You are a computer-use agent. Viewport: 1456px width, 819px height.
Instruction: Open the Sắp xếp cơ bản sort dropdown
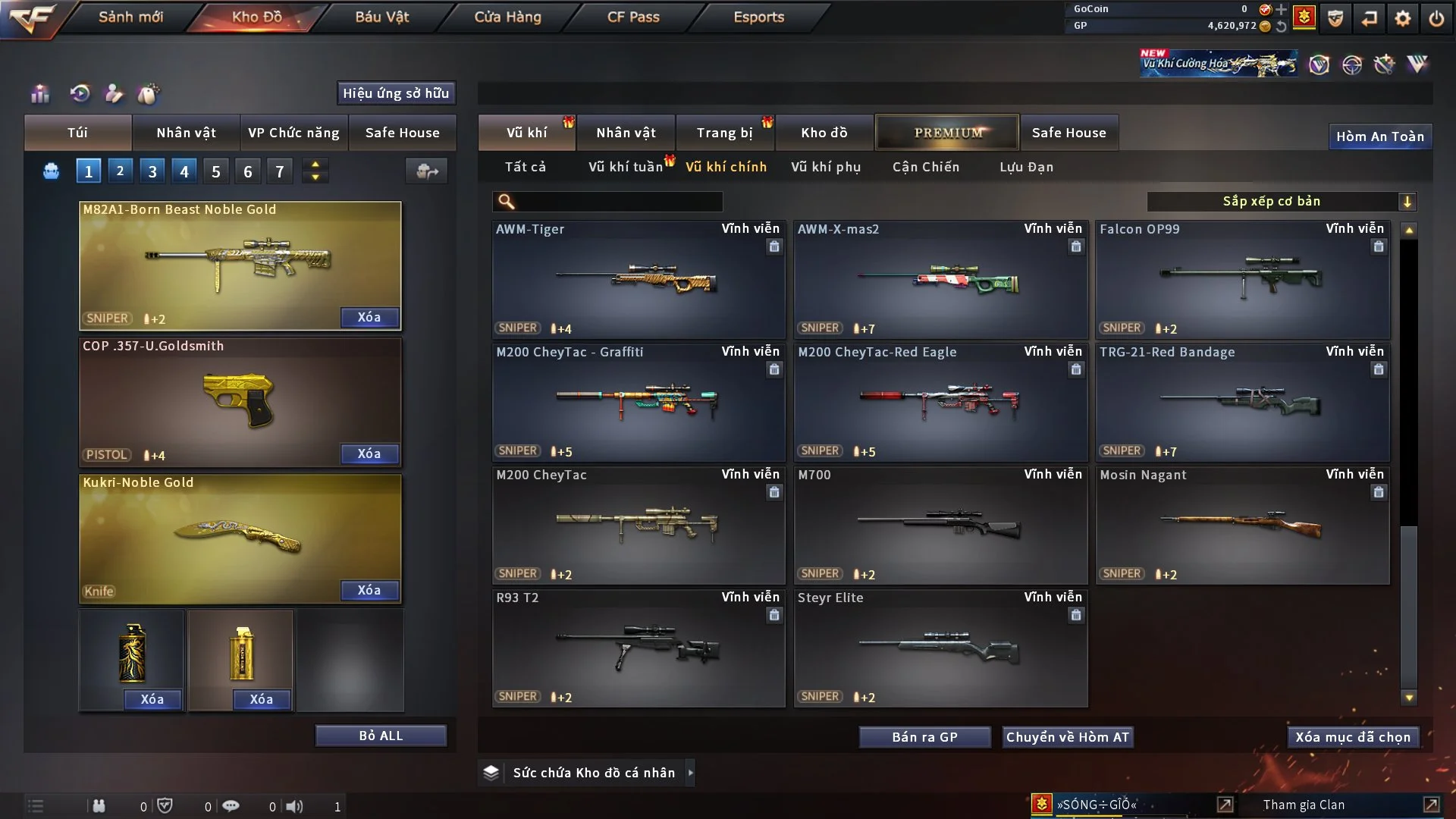point(1282,201)
